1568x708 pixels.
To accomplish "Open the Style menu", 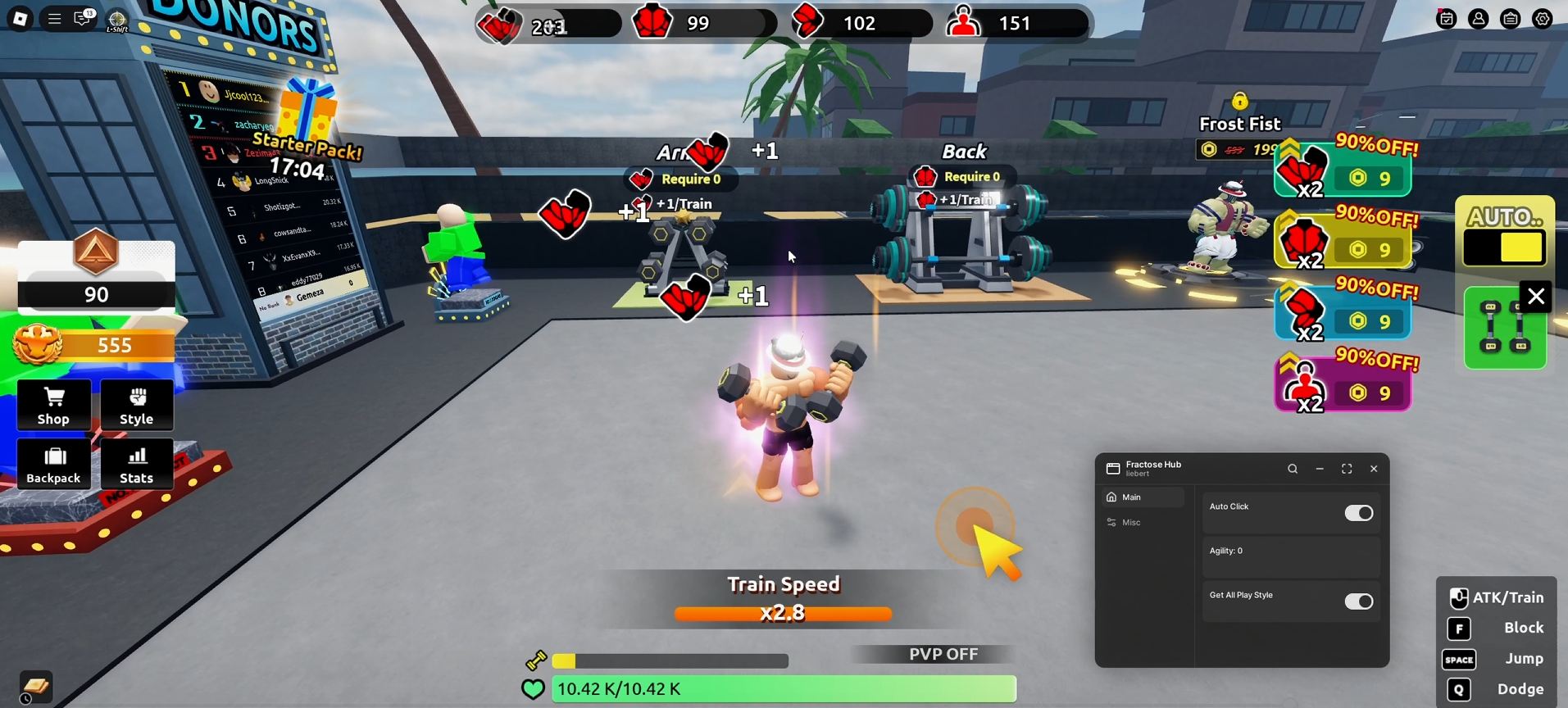I will [x=137, y=406].
